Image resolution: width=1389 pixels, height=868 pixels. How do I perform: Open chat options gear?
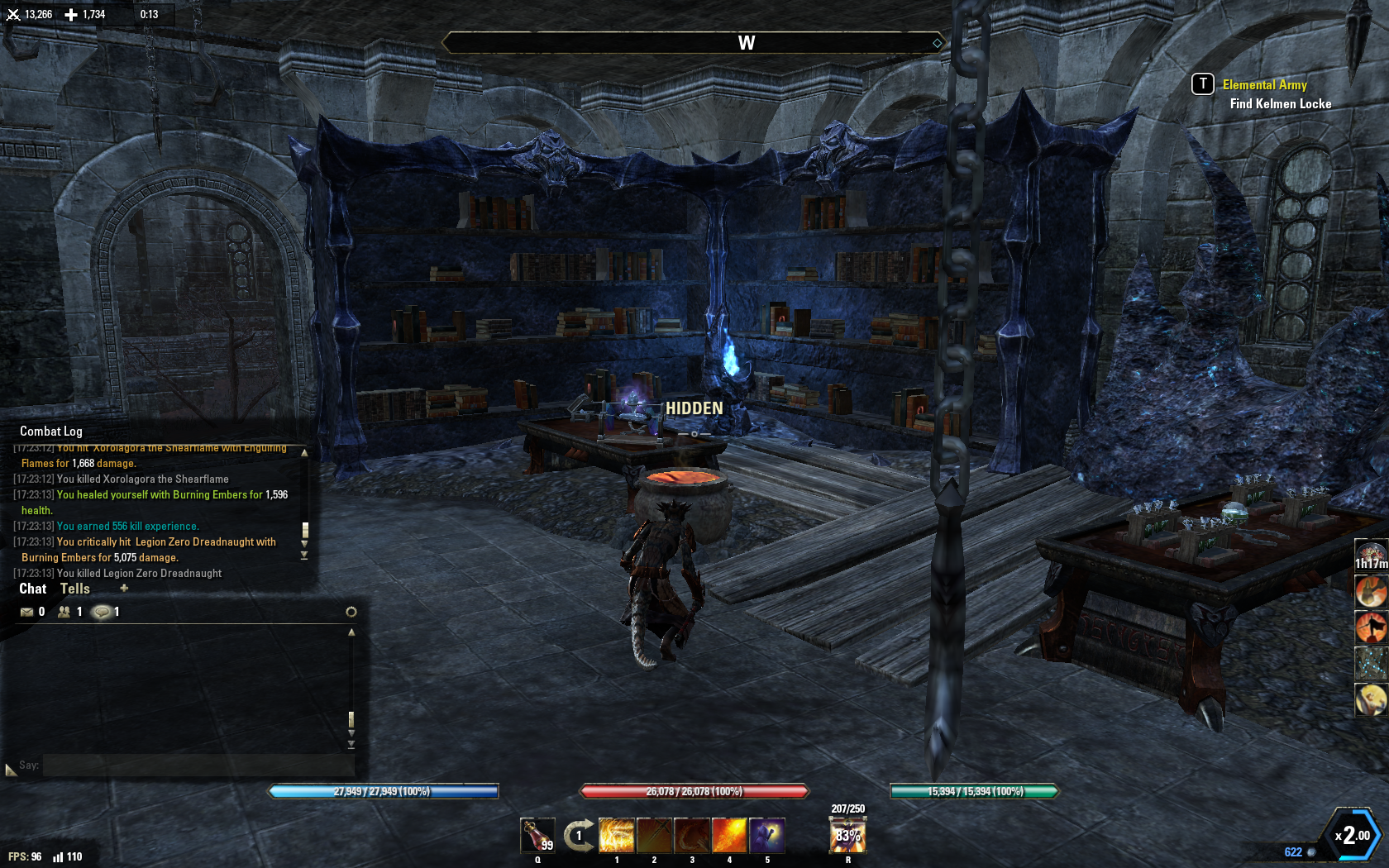point(351,612)
